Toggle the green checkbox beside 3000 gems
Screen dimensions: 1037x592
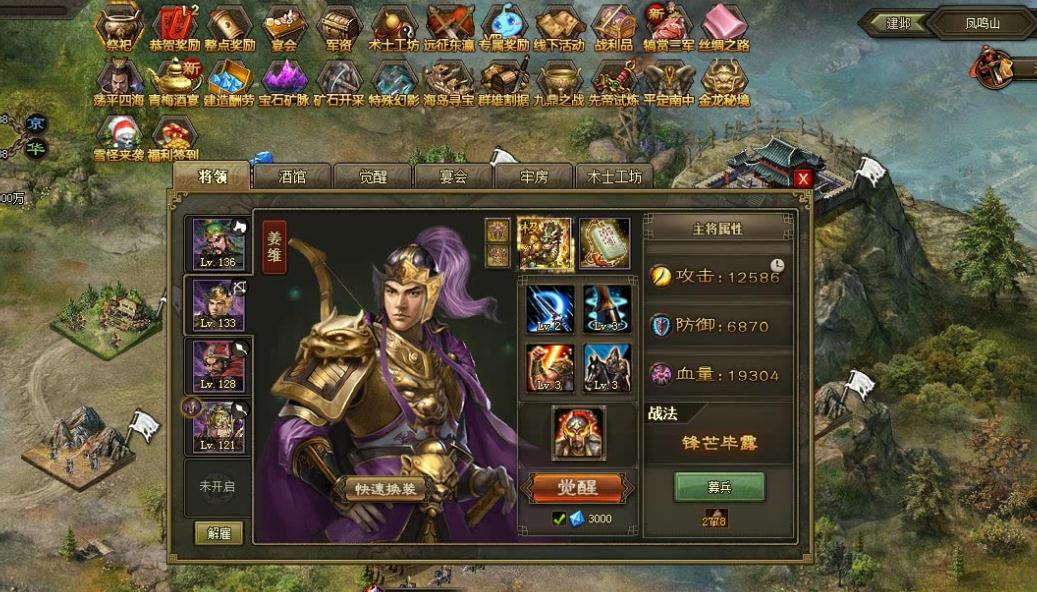(559, 519)
